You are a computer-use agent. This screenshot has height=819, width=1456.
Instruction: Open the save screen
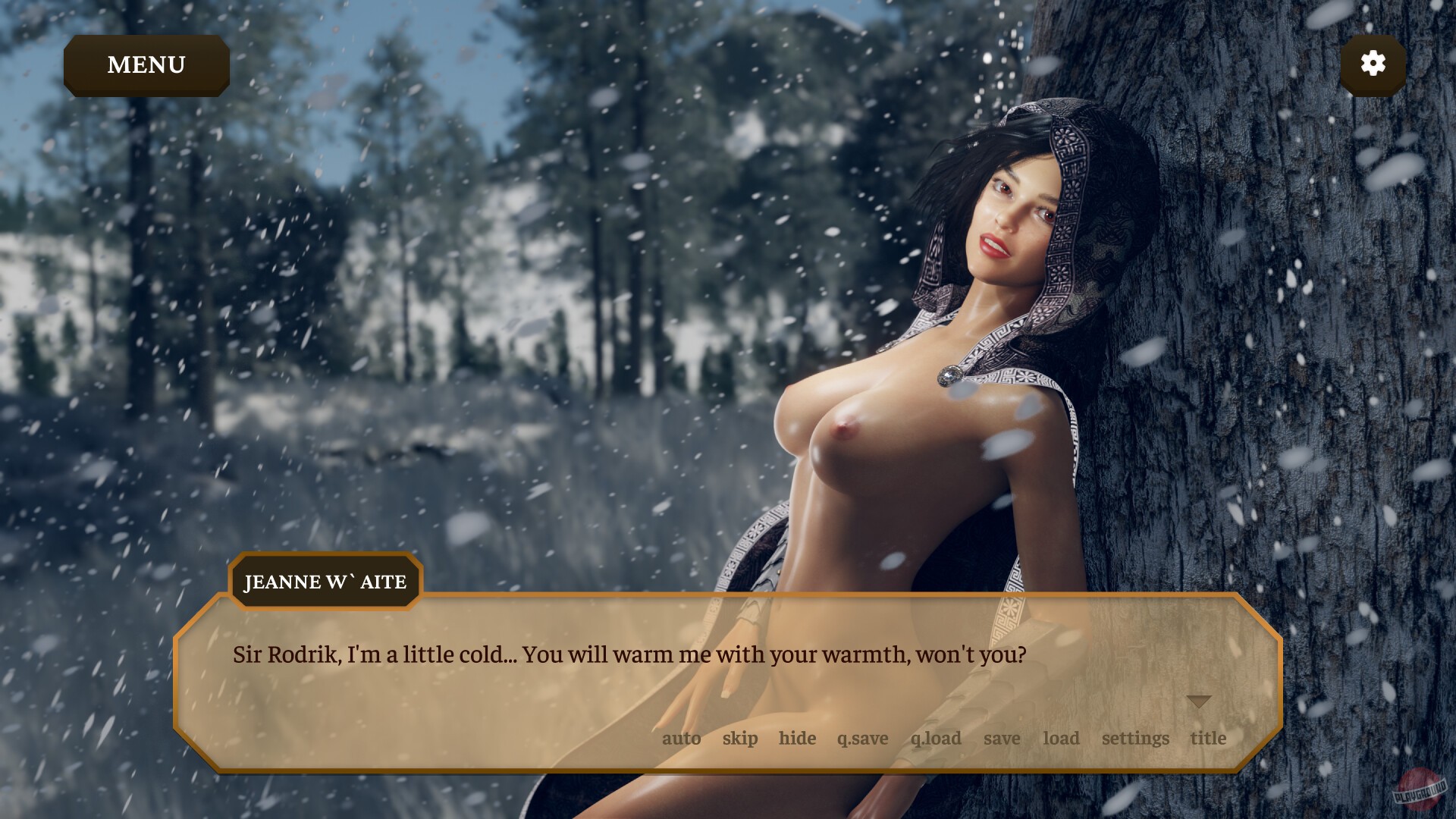pyautogui.click(x=1002, y=738)
